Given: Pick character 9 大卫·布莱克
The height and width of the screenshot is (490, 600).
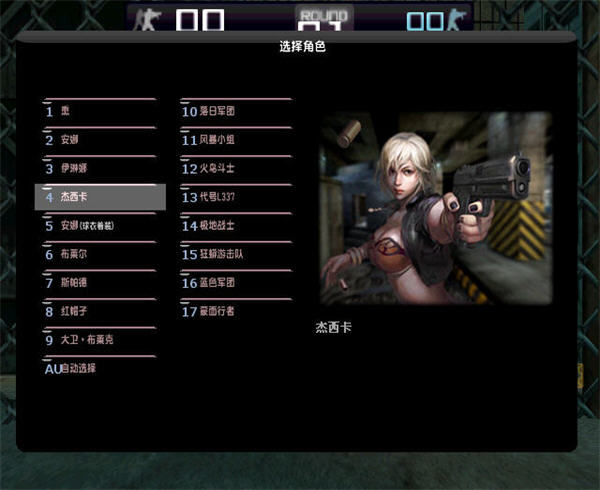Looking at the screenshot, I should pyautogui.click(x=98, y=340).
